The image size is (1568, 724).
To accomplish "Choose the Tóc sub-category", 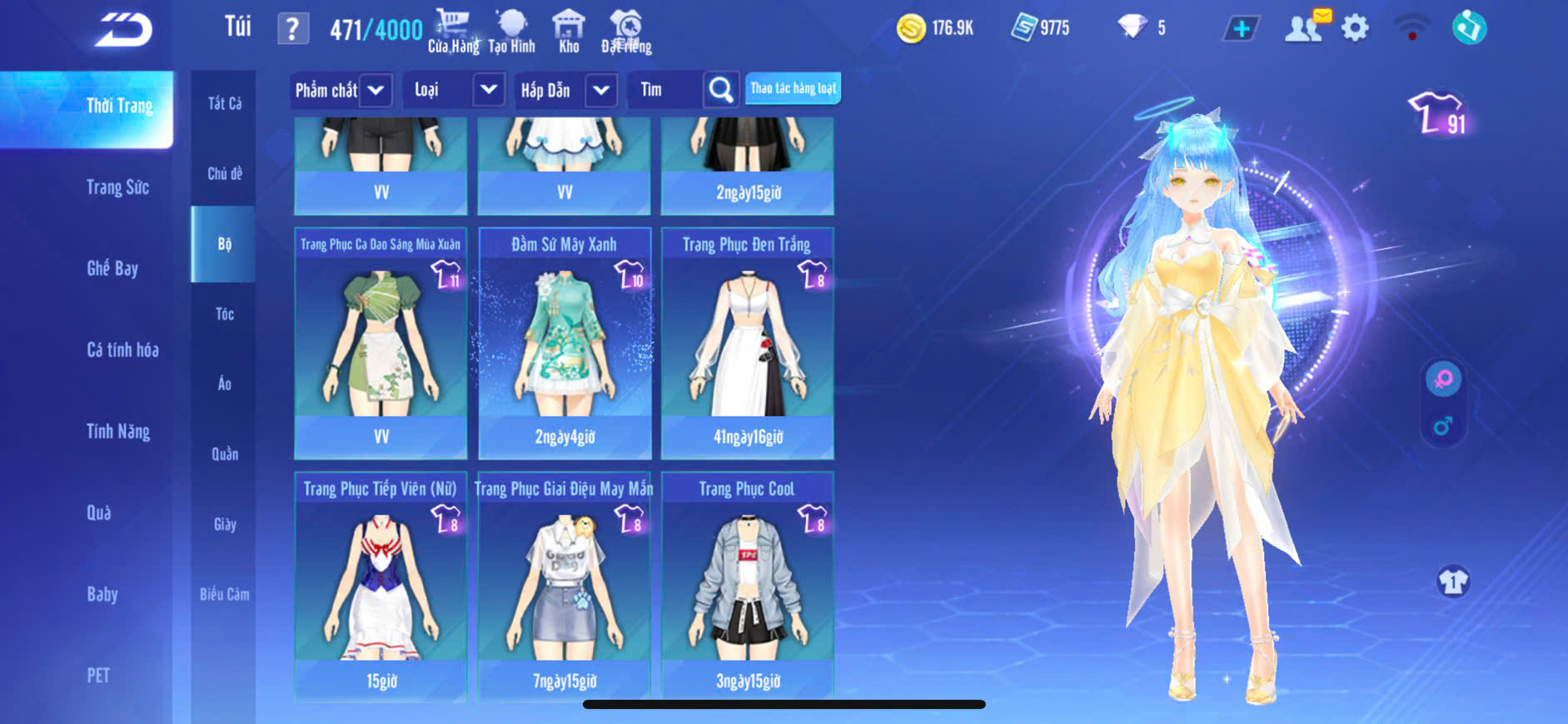I will [x=225, y=314].
